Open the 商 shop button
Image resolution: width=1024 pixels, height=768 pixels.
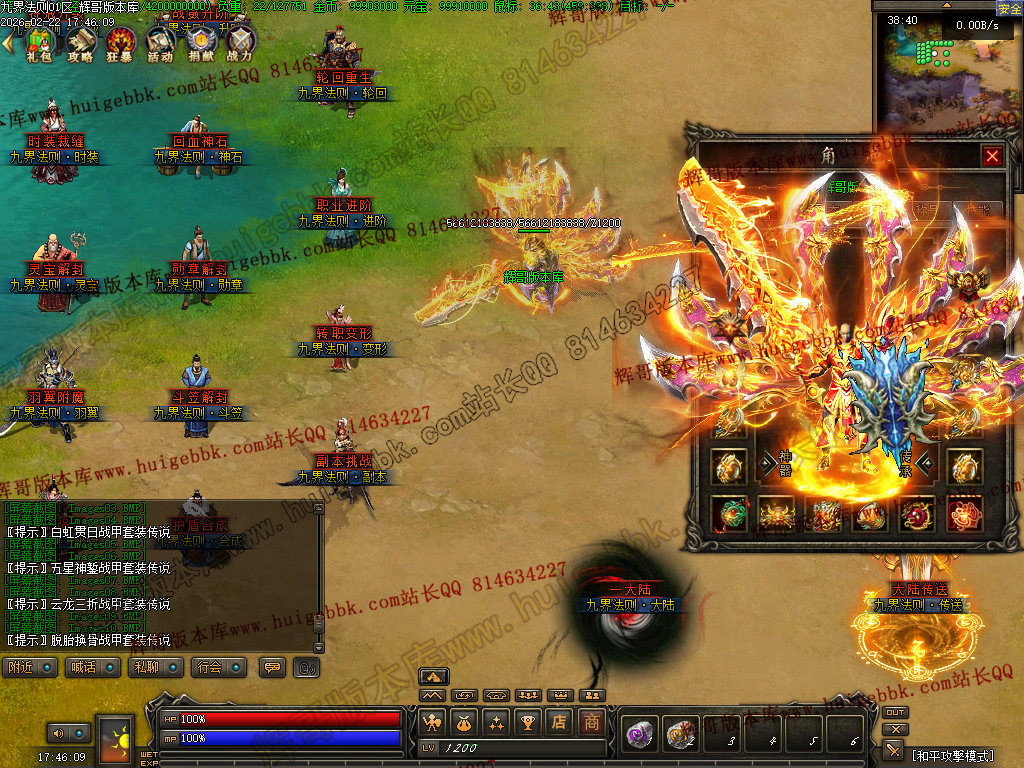(x=593, y=721)
